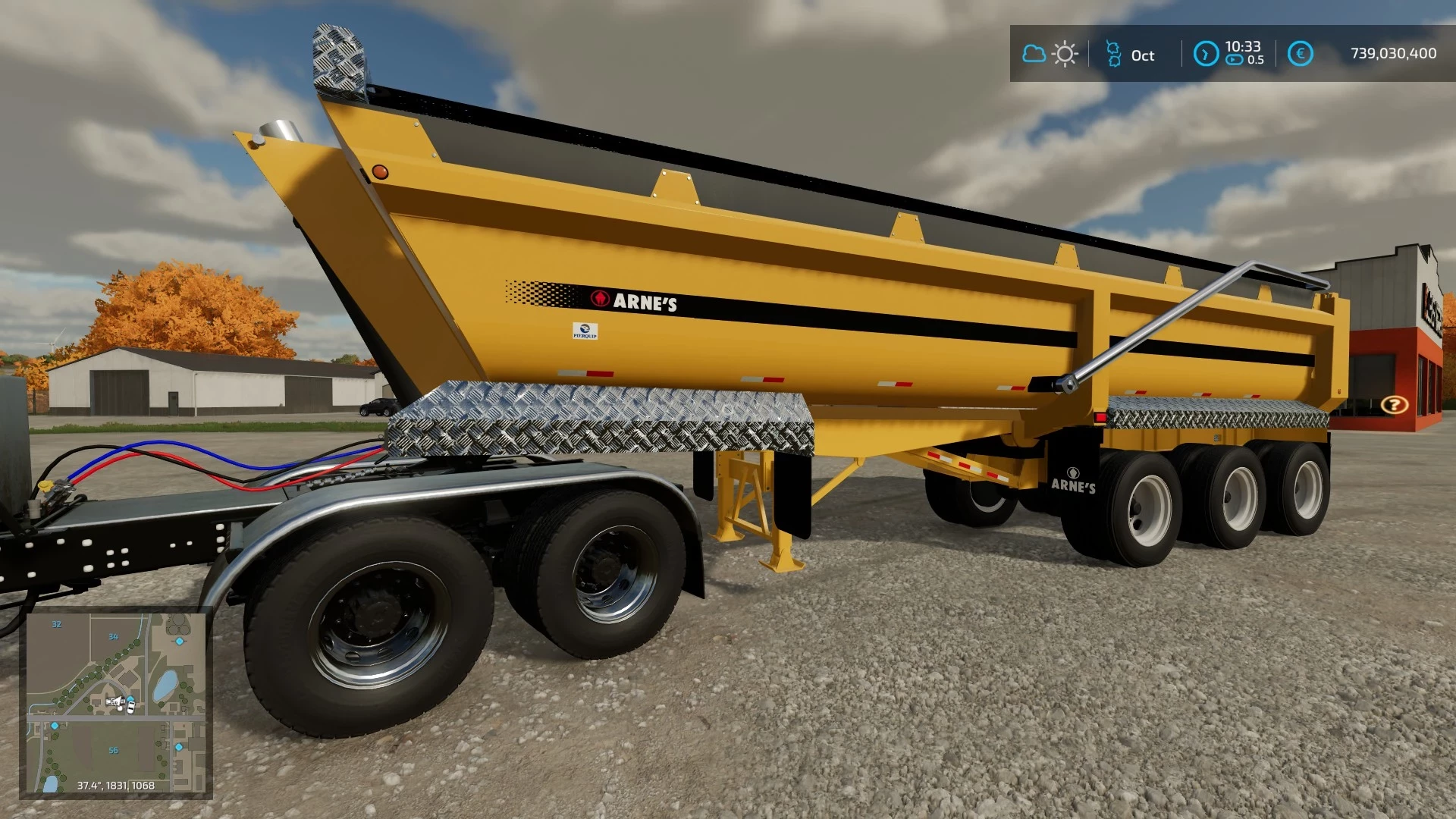
Task: Click the cloud weather icon
Action: click(x=1034, y=54)
